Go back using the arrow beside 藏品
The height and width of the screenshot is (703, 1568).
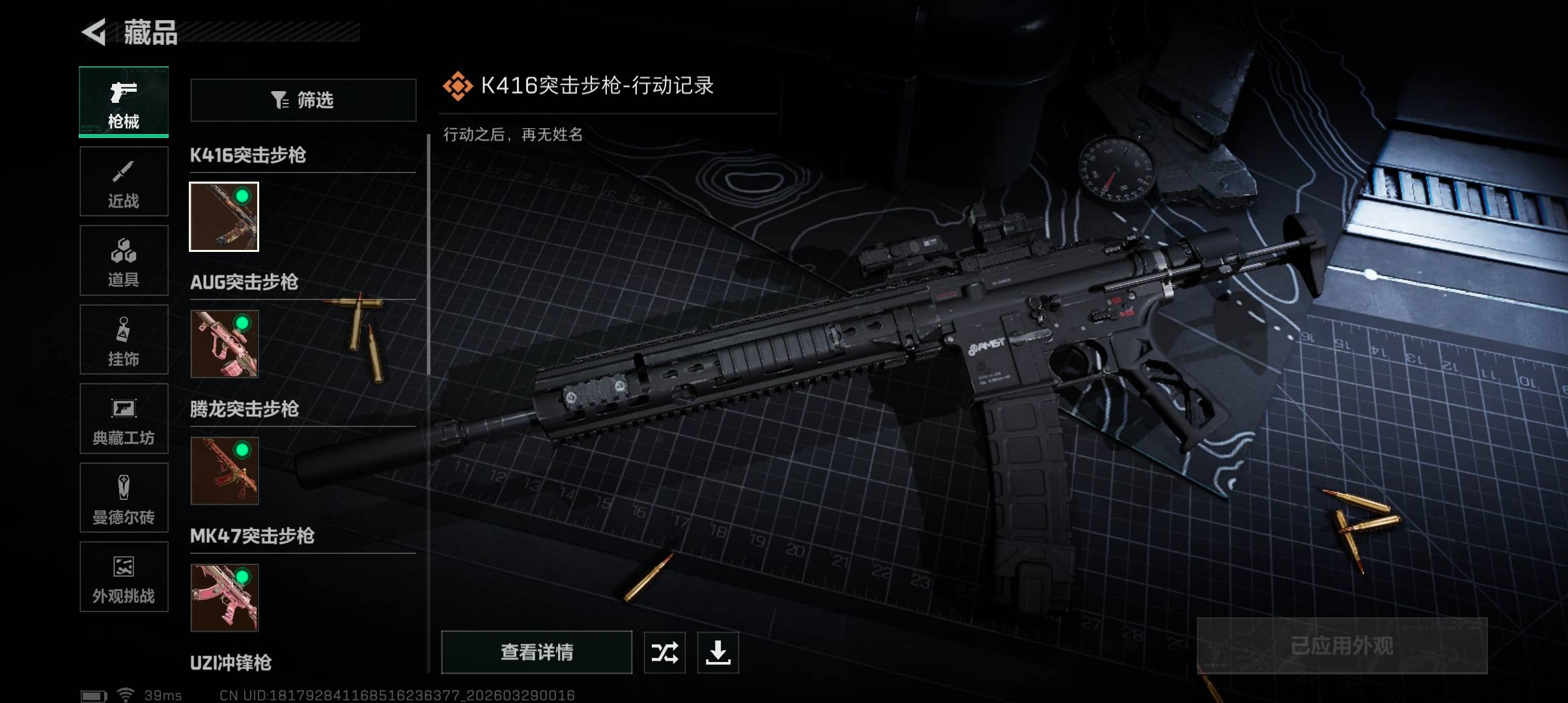pos(94,33)
